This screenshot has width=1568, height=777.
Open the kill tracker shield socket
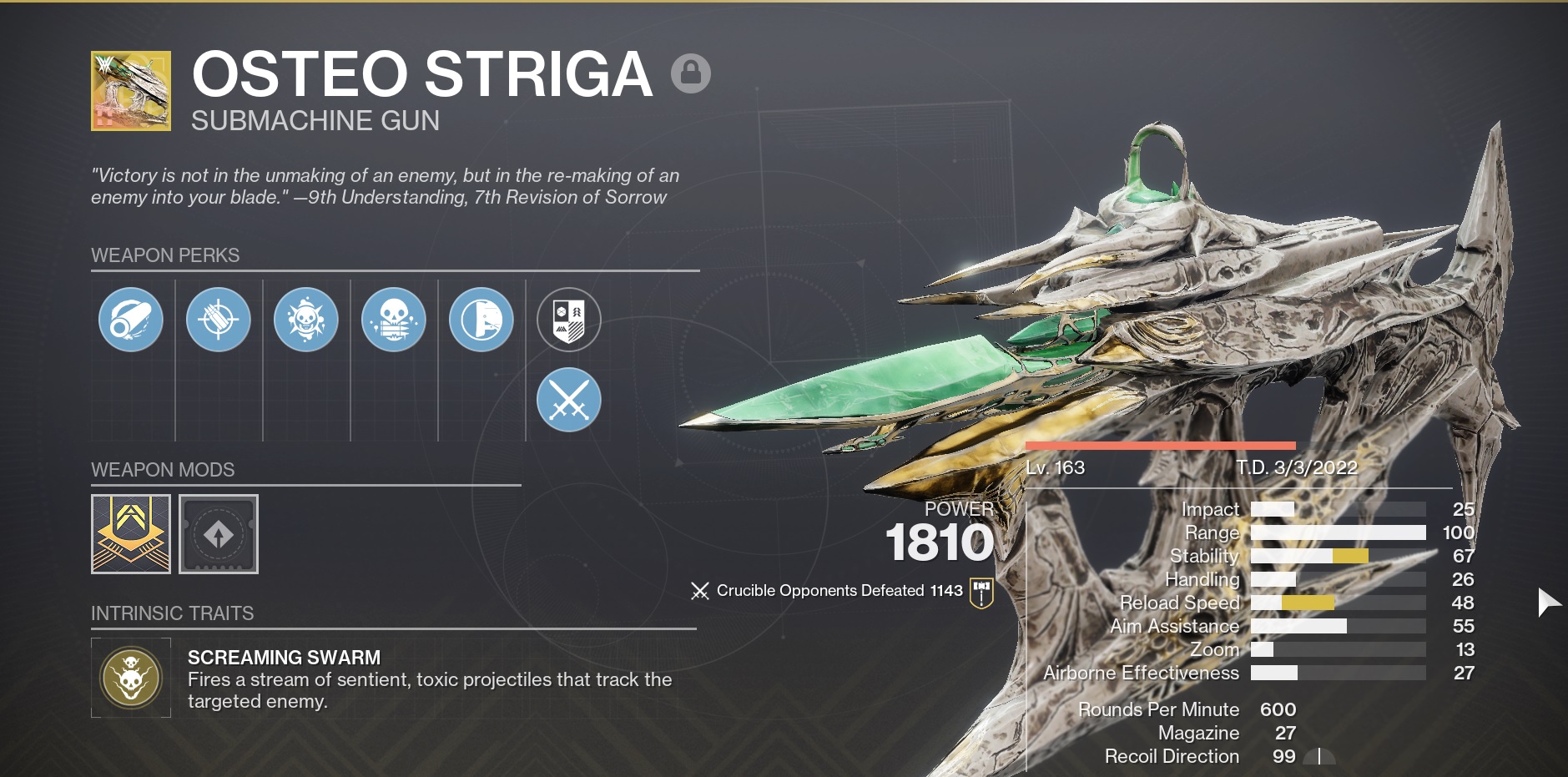(x=570, y=320)
